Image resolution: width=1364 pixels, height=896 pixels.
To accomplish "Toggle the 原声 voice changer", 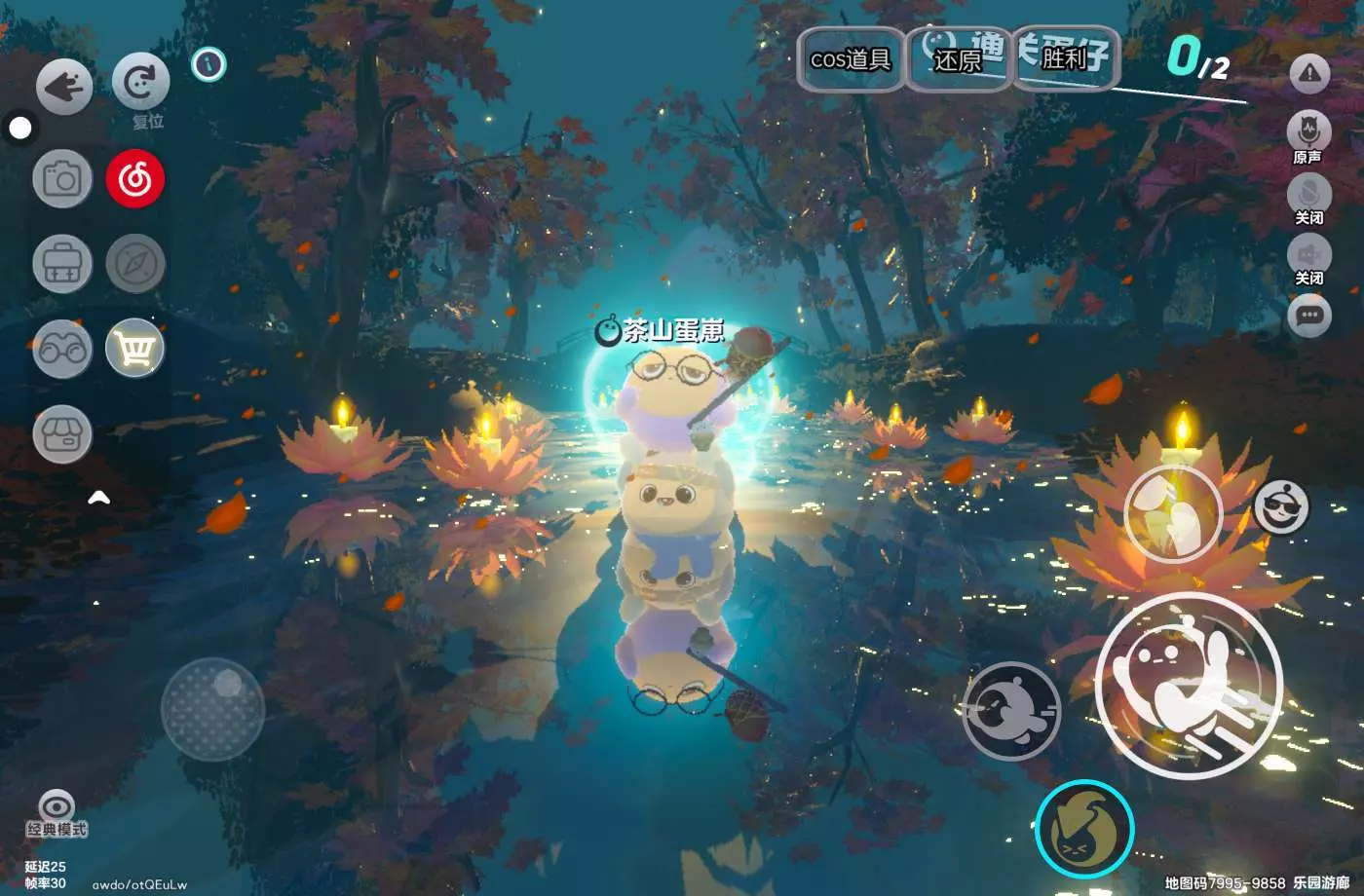I will [1308, 133].
